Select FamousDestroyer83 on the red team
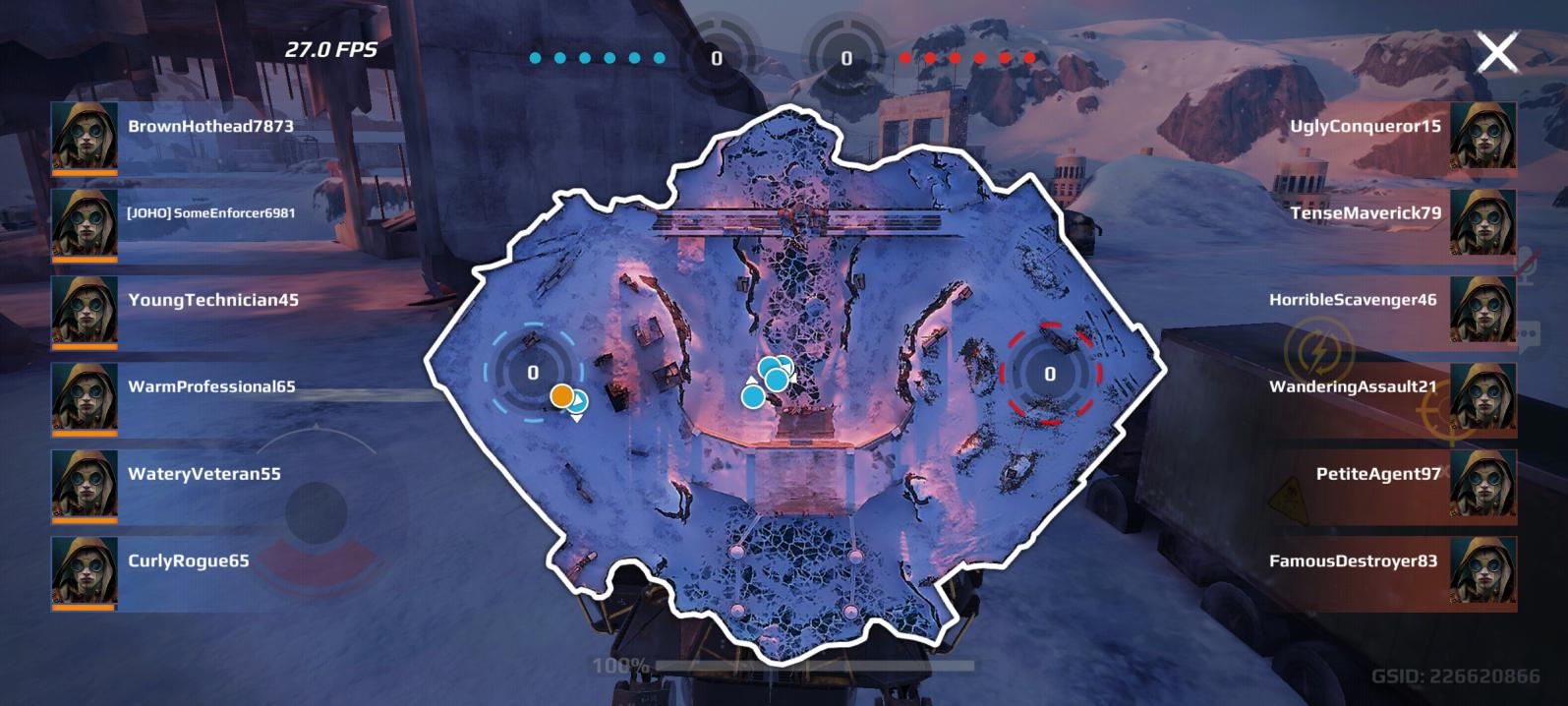The width and height of the screenshot is (1568, 706). (x=1353, y=560)
